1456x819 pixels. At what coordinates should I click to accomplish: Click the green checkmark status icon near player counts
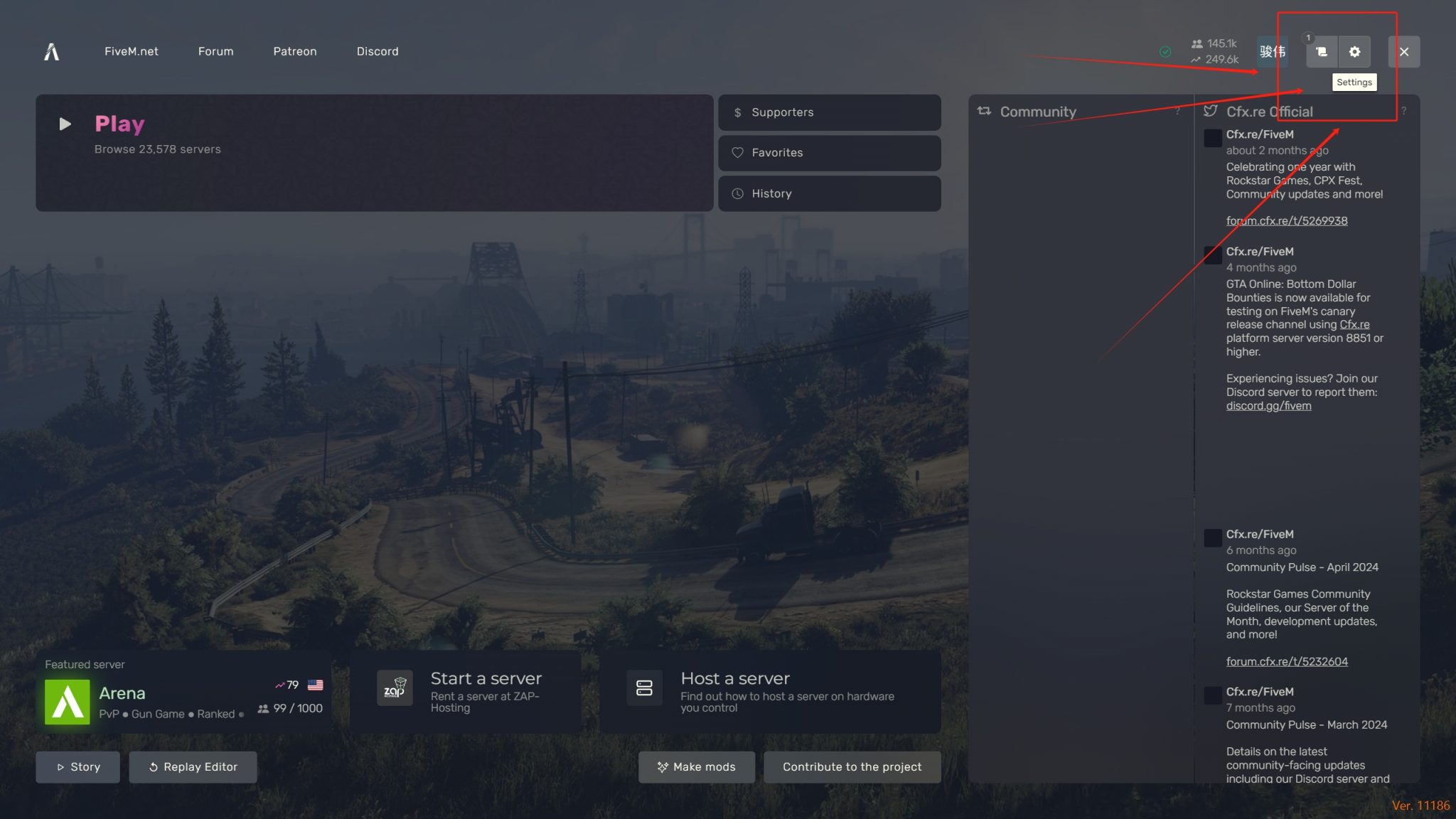[x=1165, y=51]
